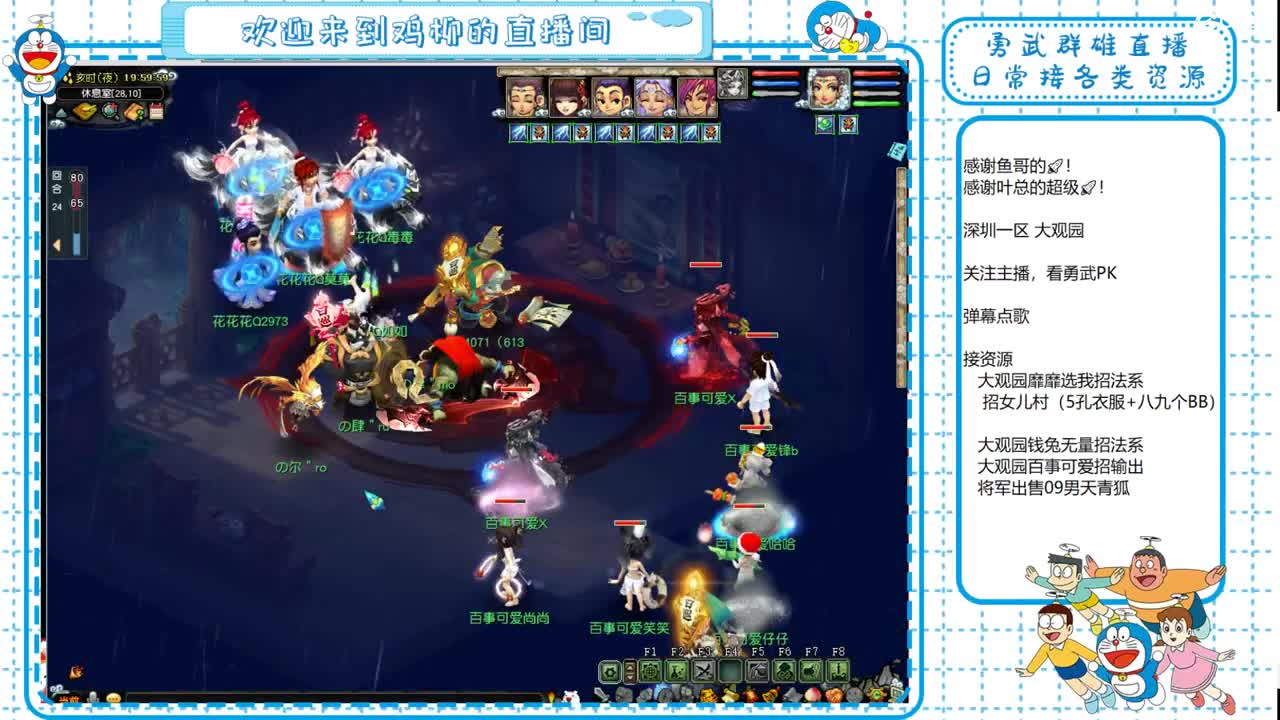Toggle the flower skill under the fifth party portrait
The width and height of the screenshot is (1280, 720).
[x=711, y=130]
